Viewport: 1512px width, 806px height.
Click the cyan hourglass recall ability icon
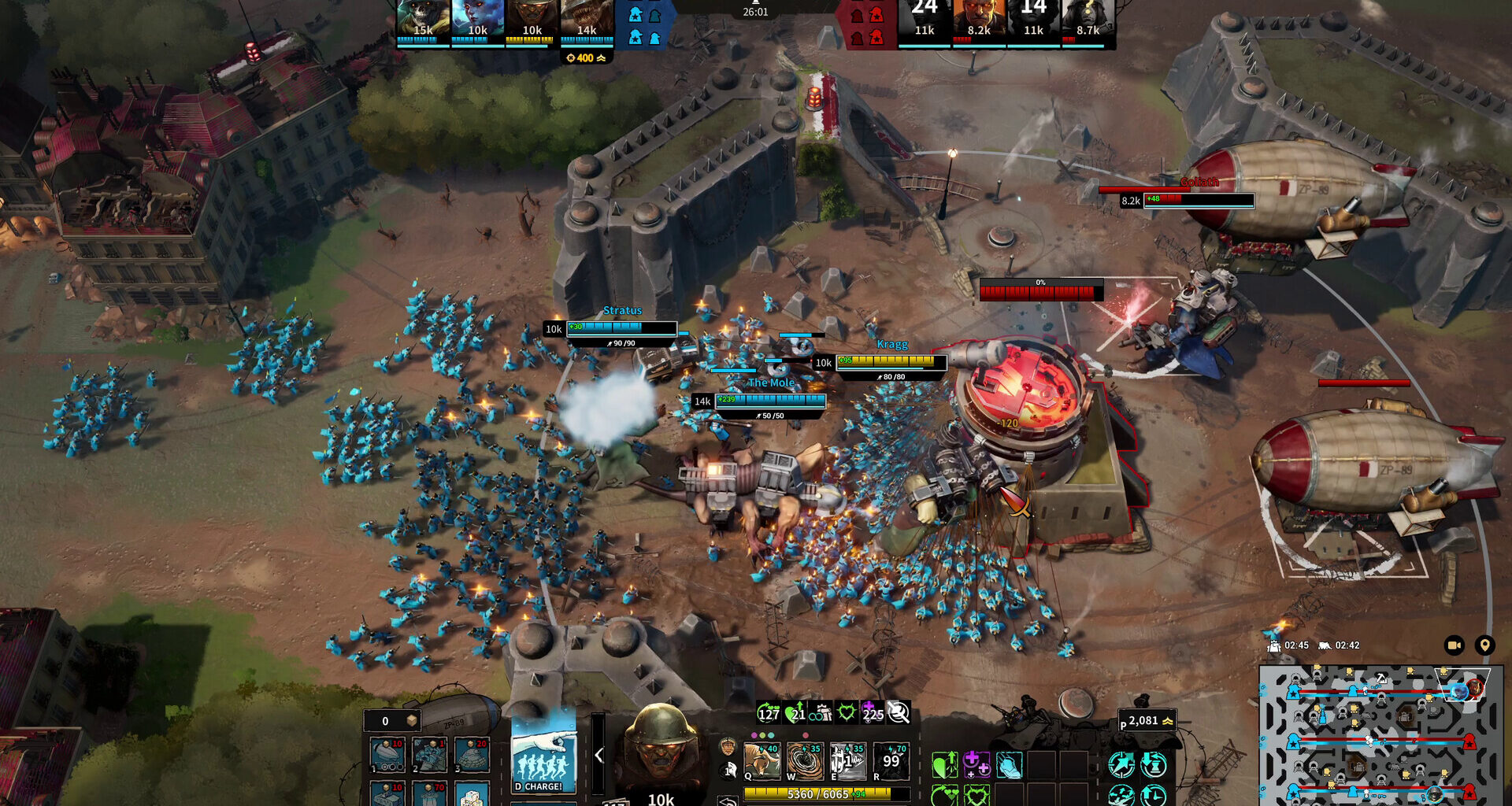click(x=1154, y=764)
